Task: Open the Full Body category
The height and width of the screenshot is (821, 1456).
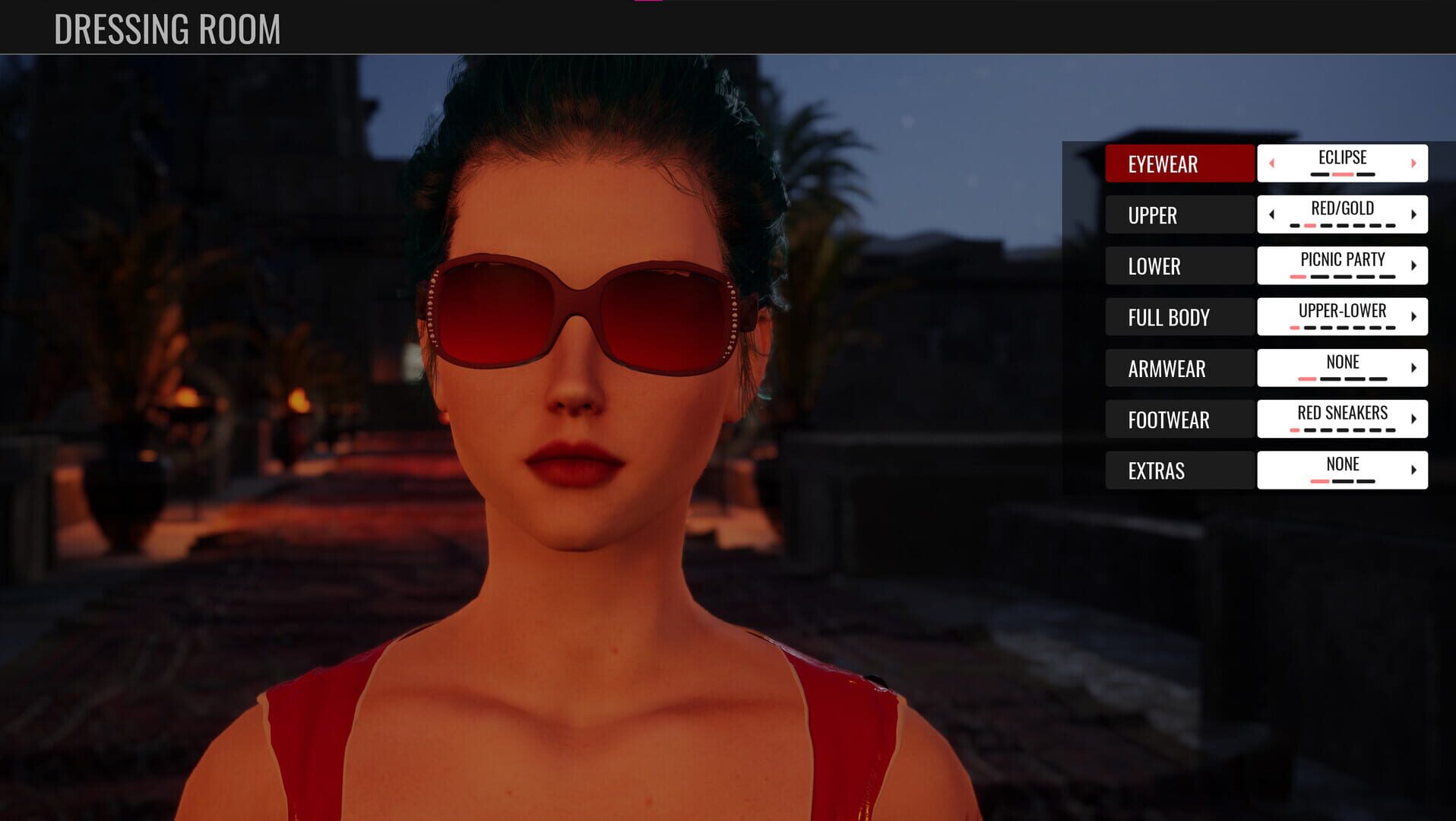Action: click(x=1179, y=317)
